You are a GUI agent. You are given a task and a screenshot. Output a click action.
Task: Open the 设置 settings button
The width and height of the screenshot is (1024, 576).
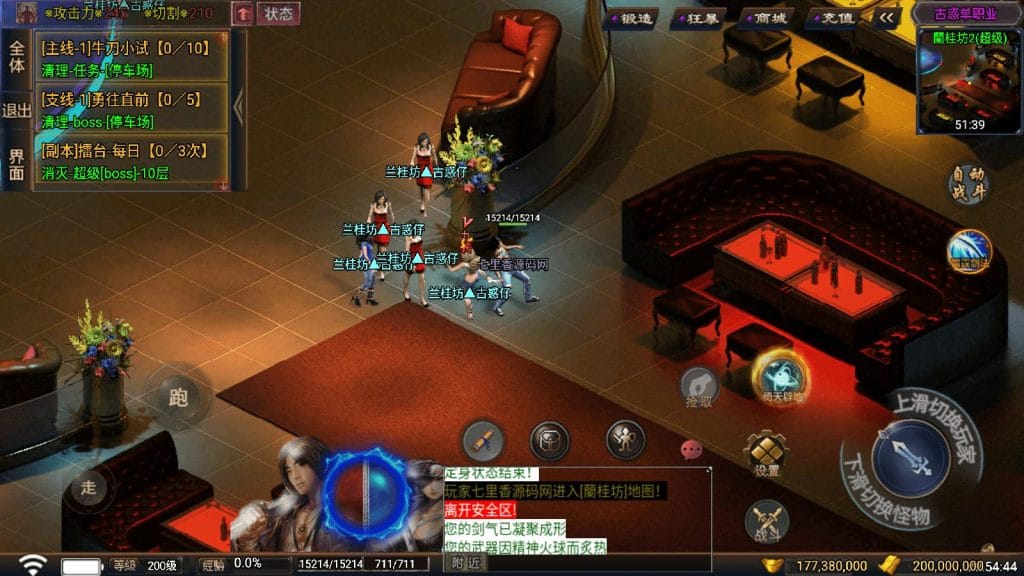pyautogui.click(x=767, y=455)
